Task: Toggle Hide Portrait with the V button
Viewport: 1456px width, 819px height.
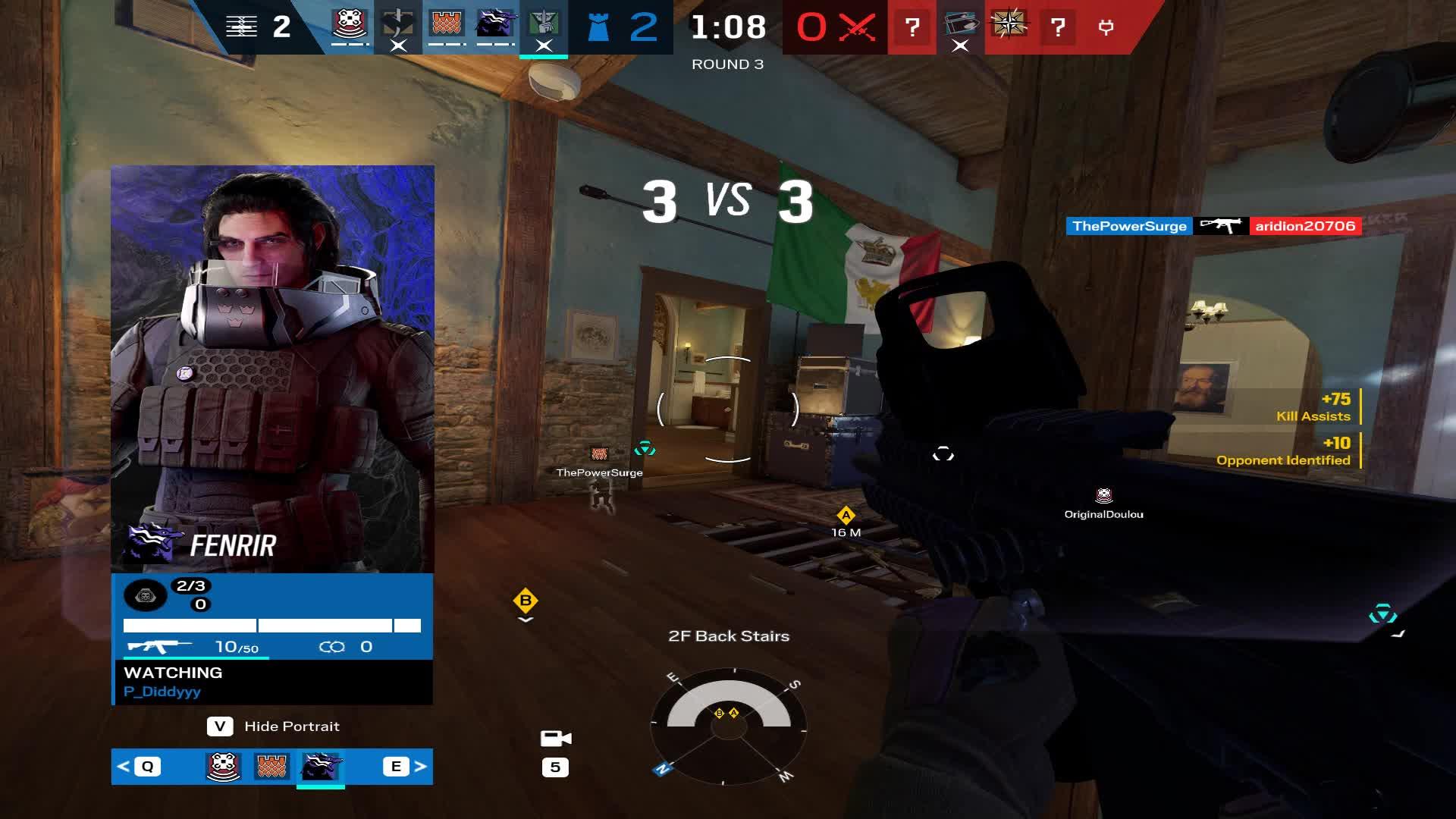Action: pos(221,726)
